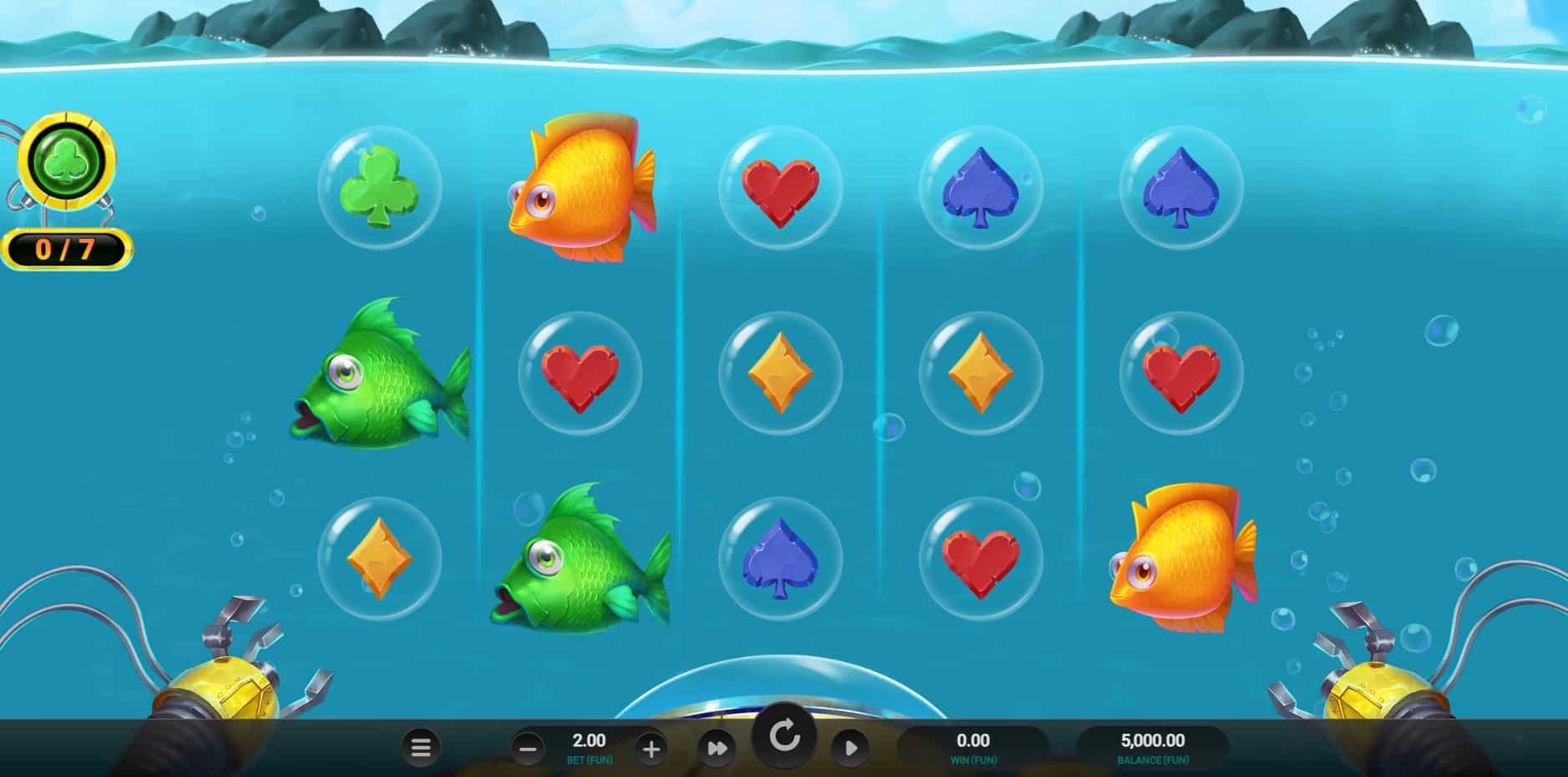Start autoplay with the play triangle button
Image resolution: width=1568 pixels, height=777 pixels.
click(x=850, y=748)
